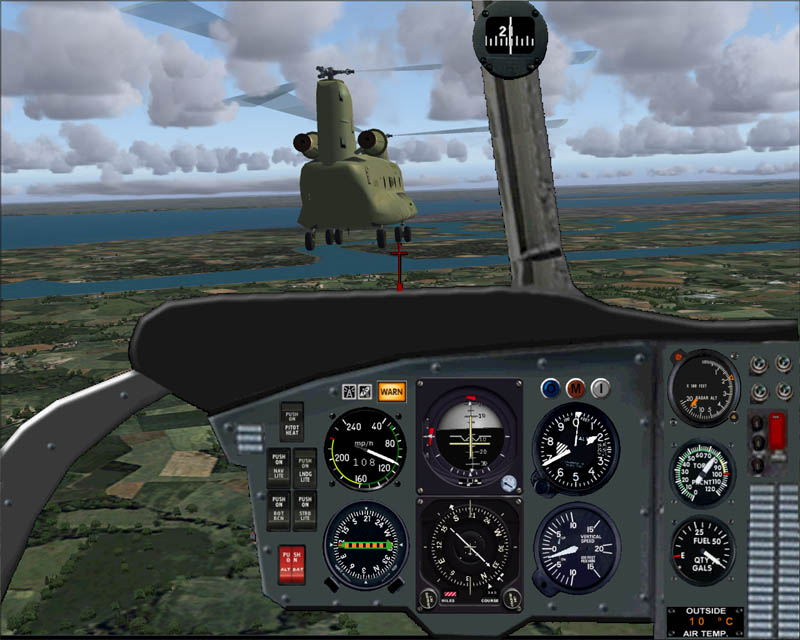Flip the red guarded switch cover
The height and width of the screenshot is (640, 800).
point(777,432)
